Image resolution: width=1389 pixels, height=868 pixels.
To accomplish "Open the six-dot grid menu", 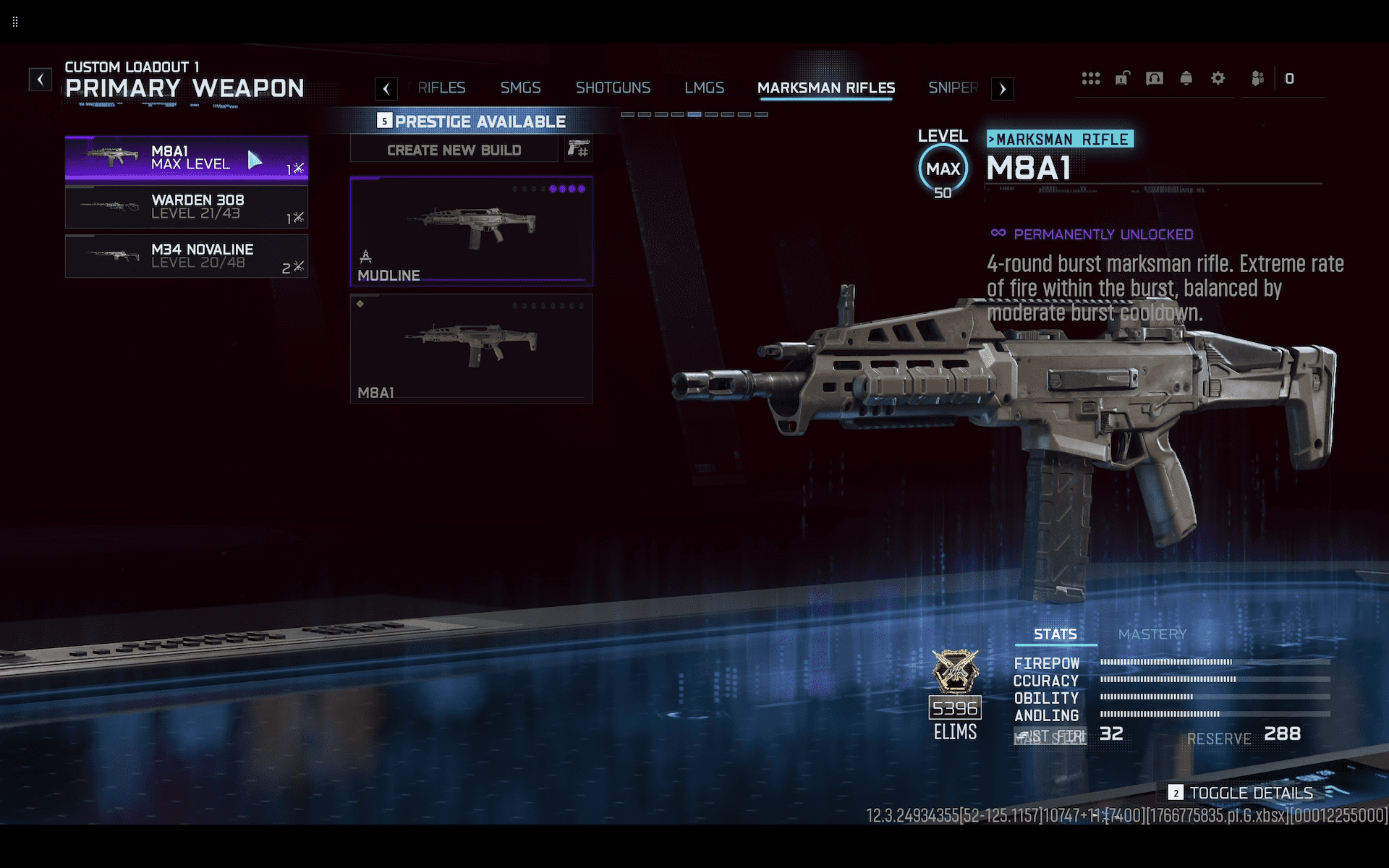I will click(1090, 78).
